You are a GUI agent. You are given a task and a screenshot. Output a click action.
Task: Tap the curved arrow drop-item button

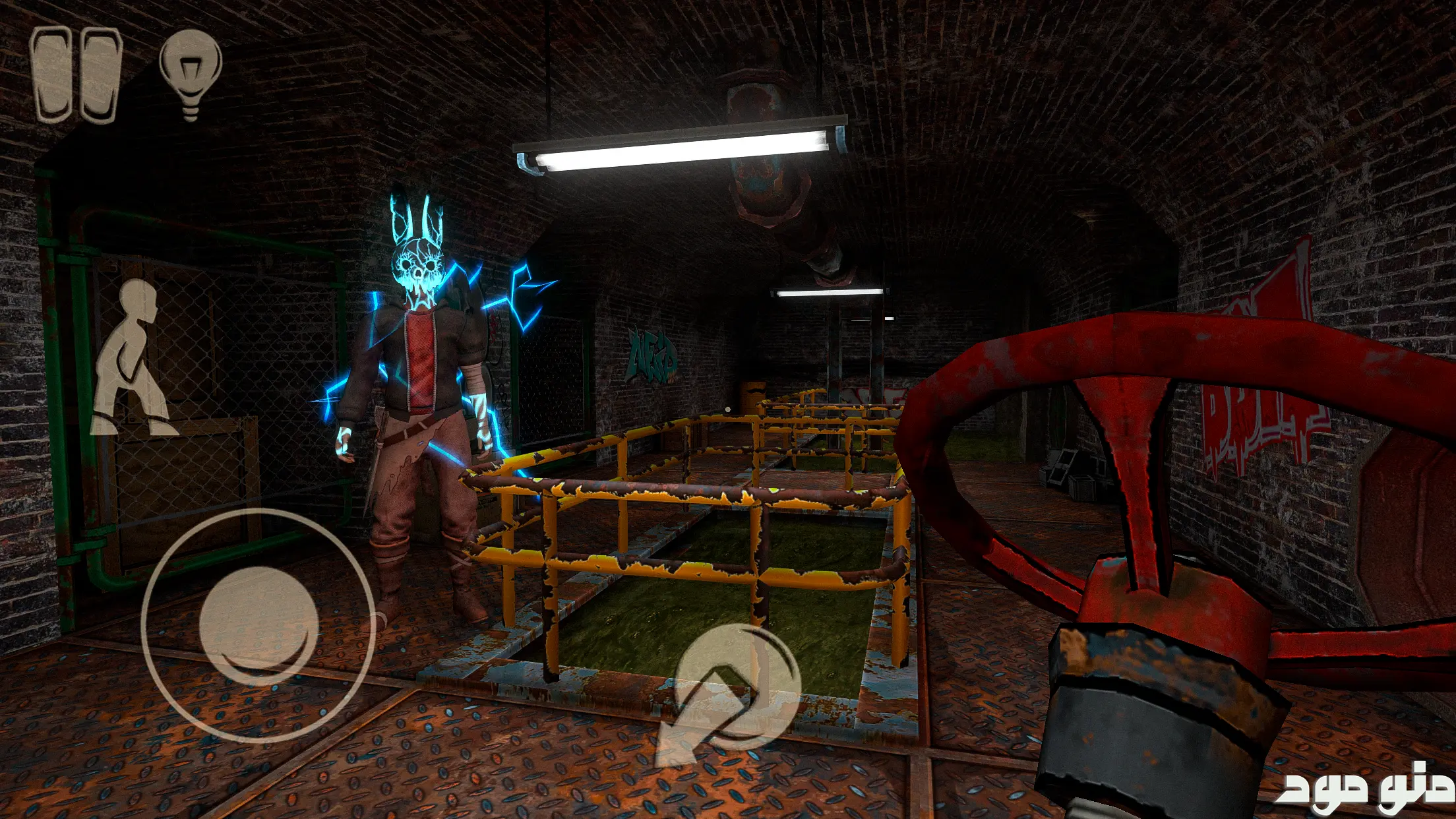(x=729, y=693)
